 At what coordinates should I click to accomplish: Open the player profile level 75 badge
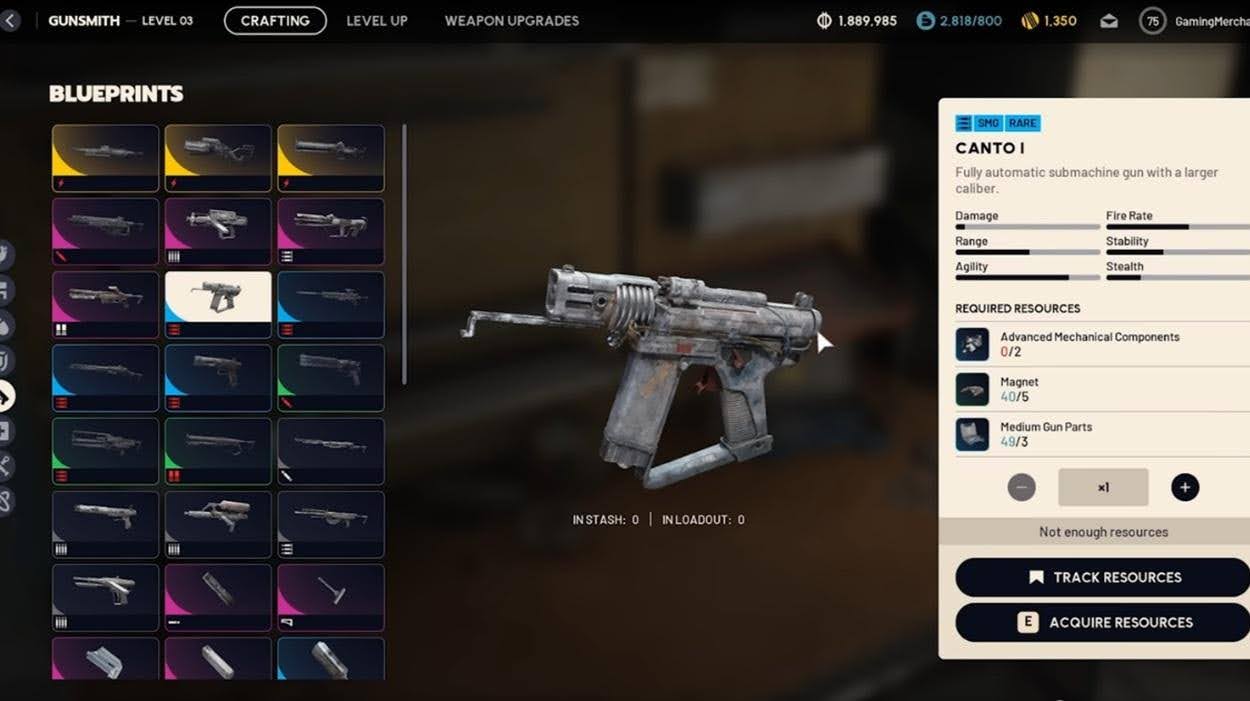tap(1152, 21)
